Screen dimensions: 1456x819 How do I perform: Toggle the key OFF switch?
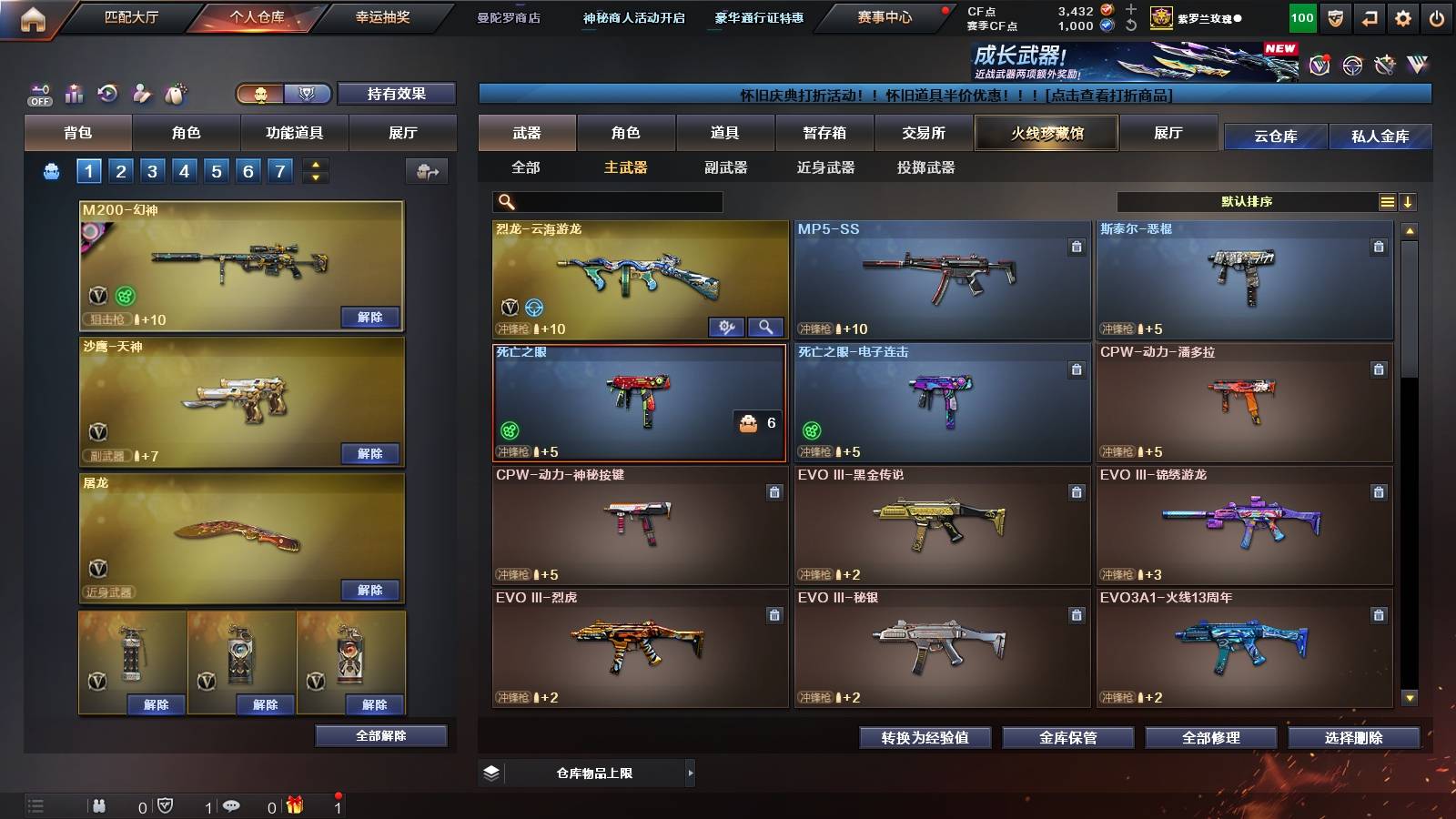point(39,94)
